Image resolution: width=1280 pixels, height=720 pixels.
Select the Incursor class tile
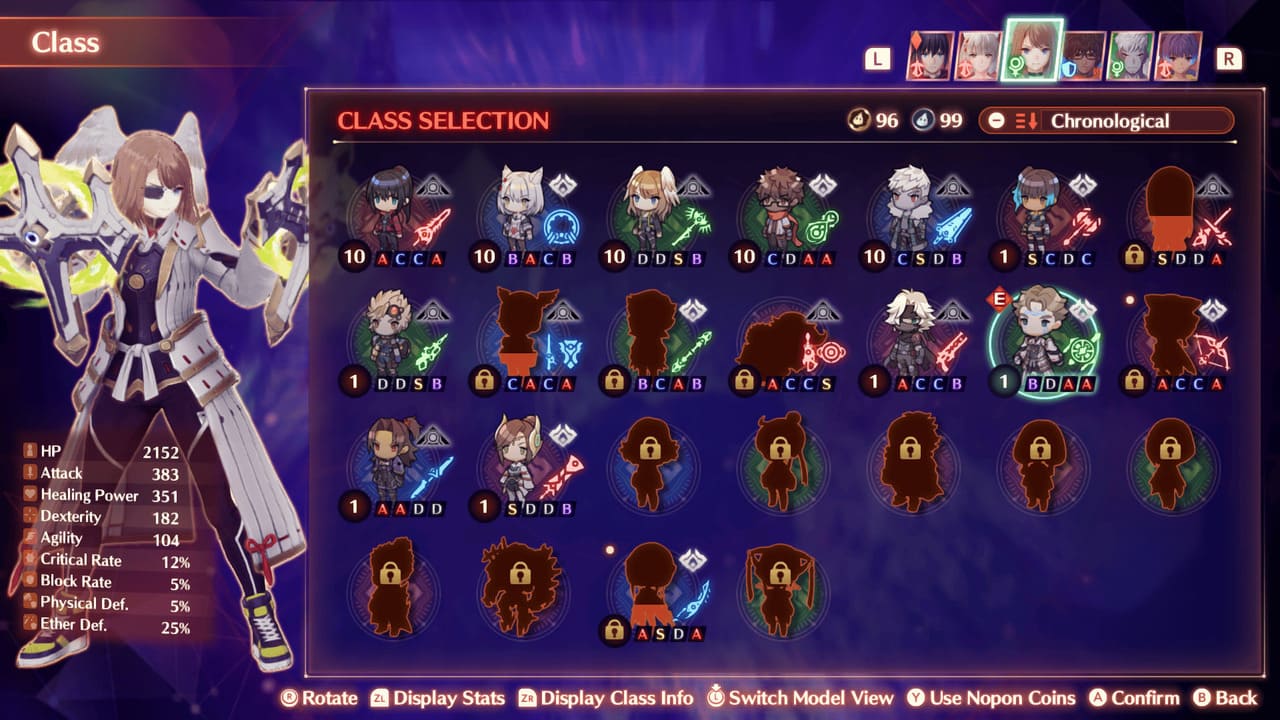tap(523, 467)
